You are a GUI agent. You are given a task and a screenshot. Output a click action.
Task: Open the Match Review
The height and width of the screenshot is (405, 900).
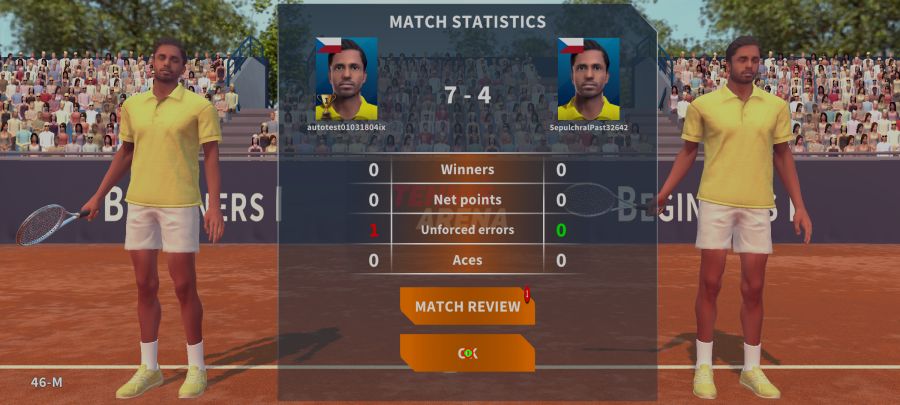click(467, 306)
